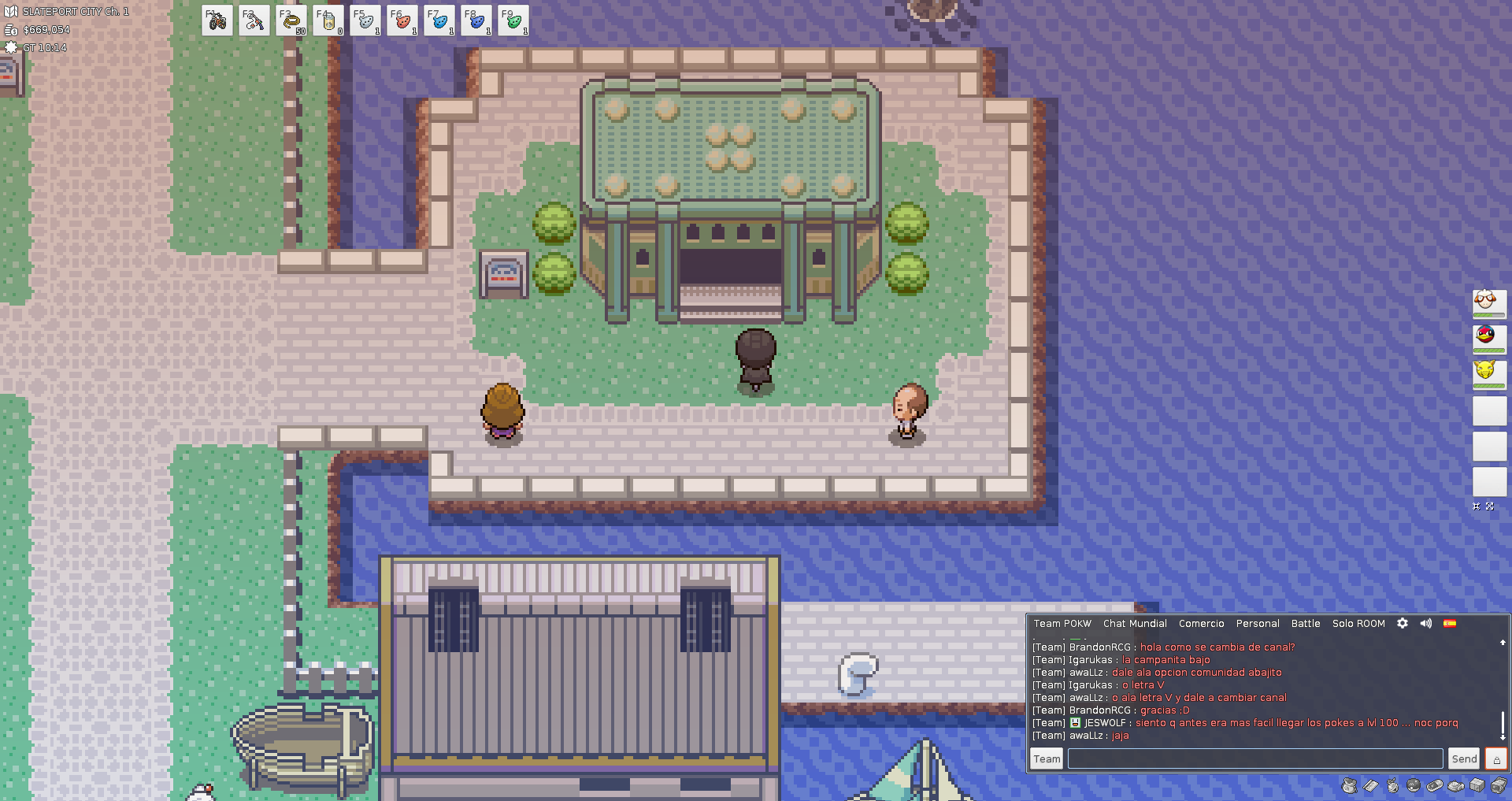Select the escape rope in slot F3
The height and width of the screenshot is (801, 1512).
pos(291,20)
